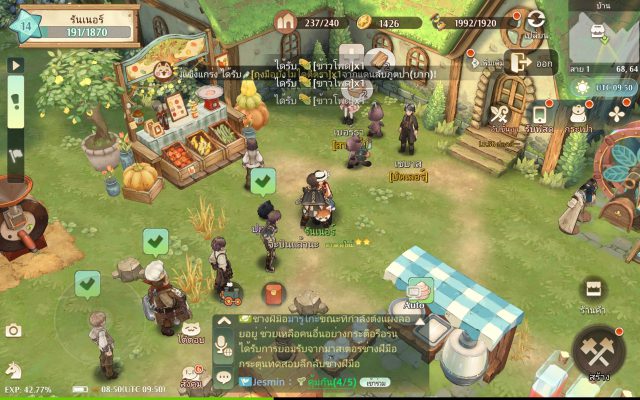Select the flag tab on left sidebar
The image size is (640, 400).
pyautogui.click(x=15, y=155)
